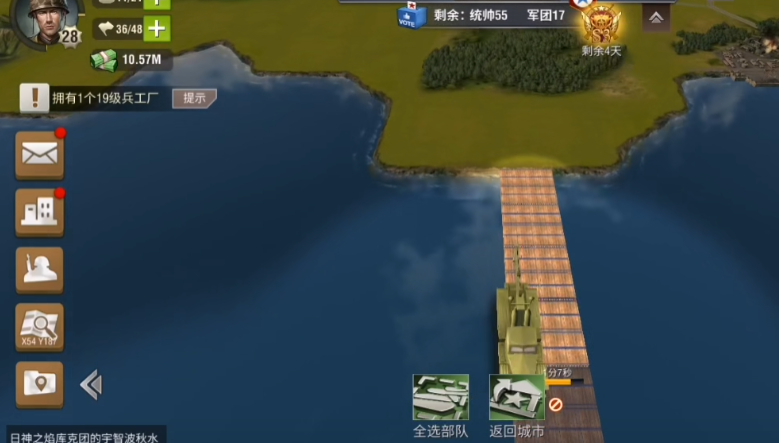Open the exclamation mark task notice
The width and height of the screenshot is (779, 443).
[x=35, y=98]
